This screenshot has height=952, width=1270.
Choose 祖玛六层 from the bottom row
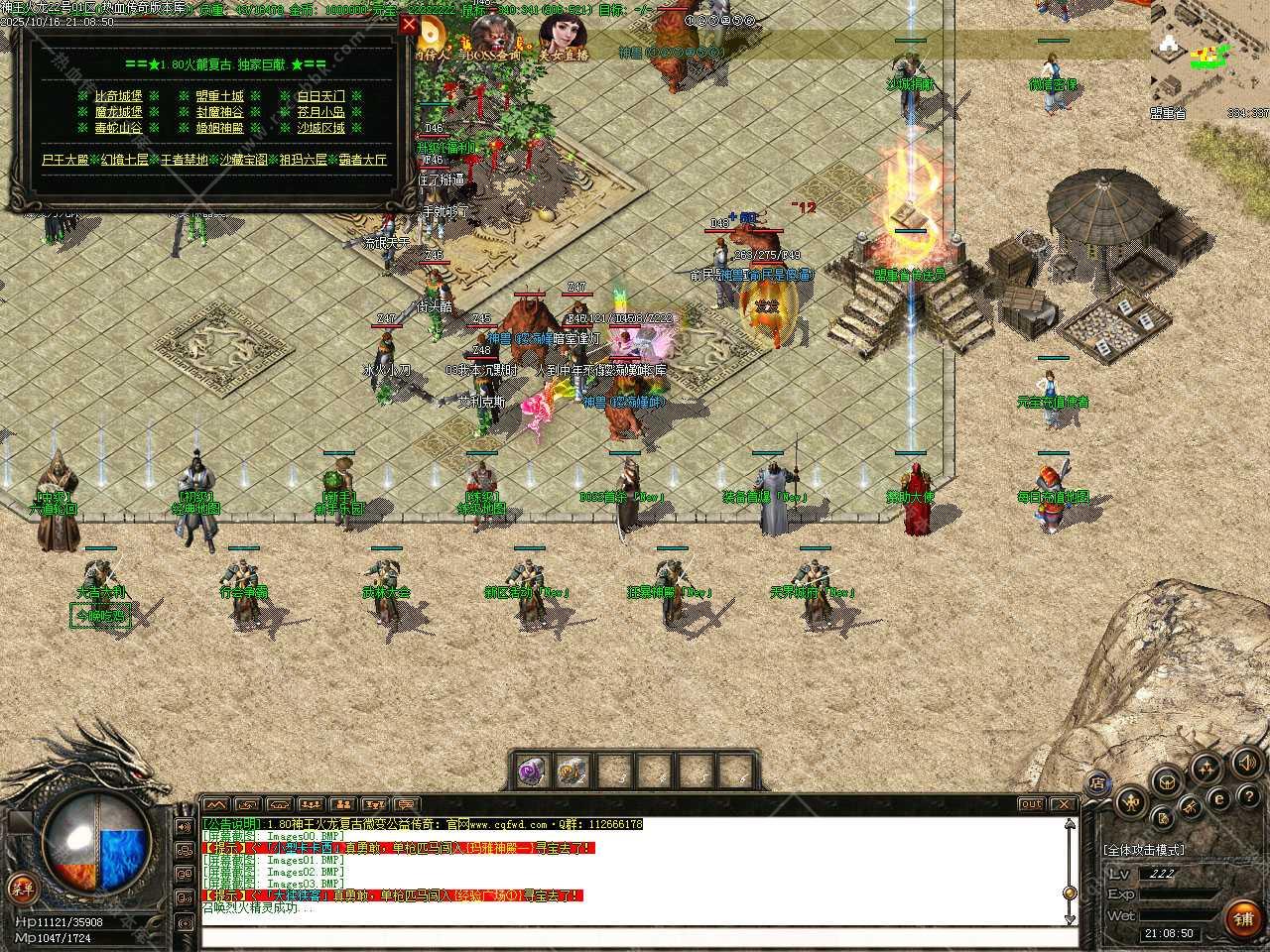point(304,160)
